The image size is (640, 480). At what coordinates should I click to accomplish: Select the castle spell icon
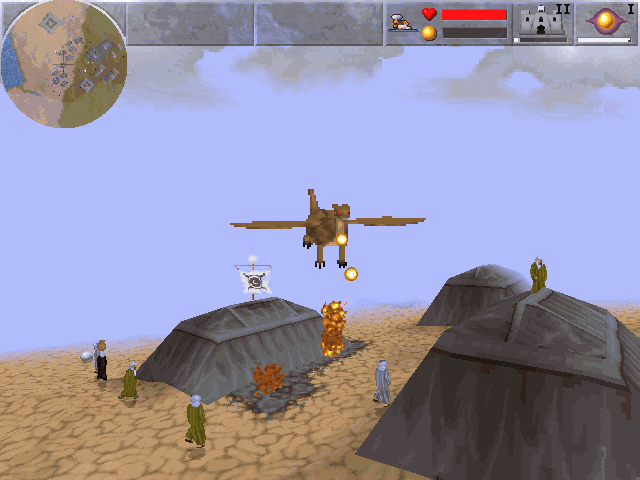(x=542, y=22)
